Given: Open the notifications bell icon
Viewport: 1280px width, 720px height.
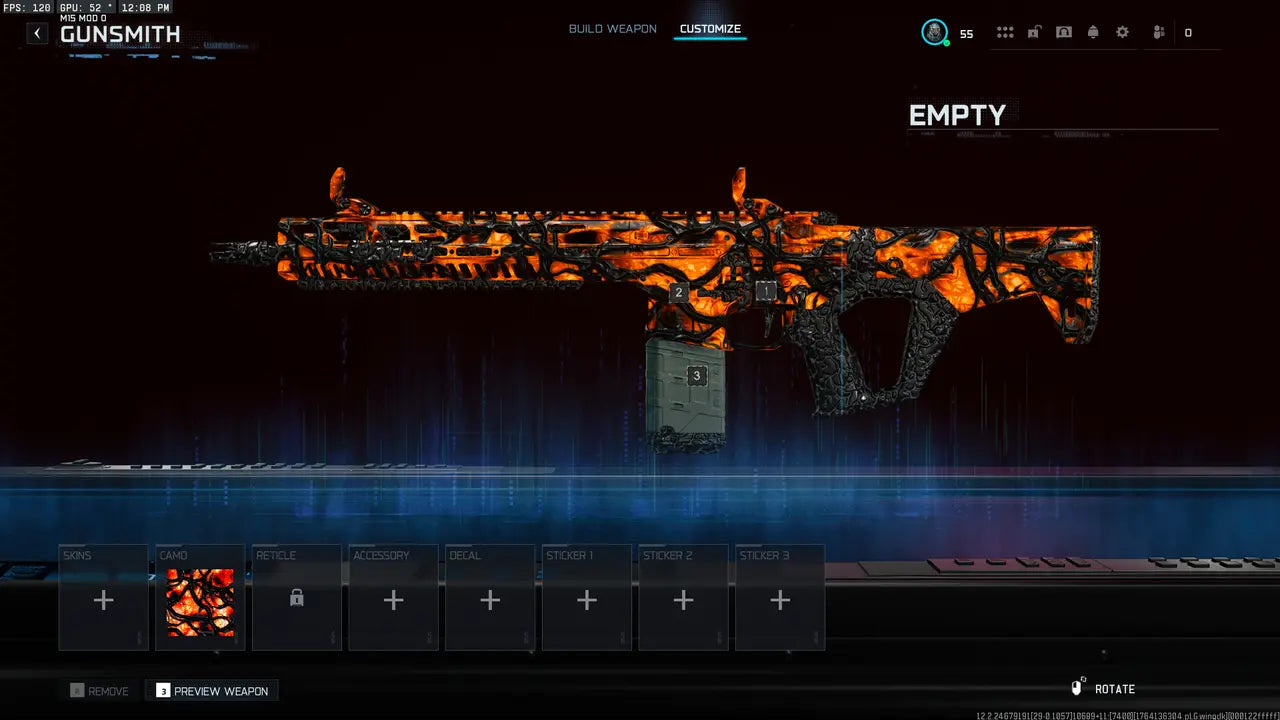Looking at the screenshot, I should (1092, 32).
